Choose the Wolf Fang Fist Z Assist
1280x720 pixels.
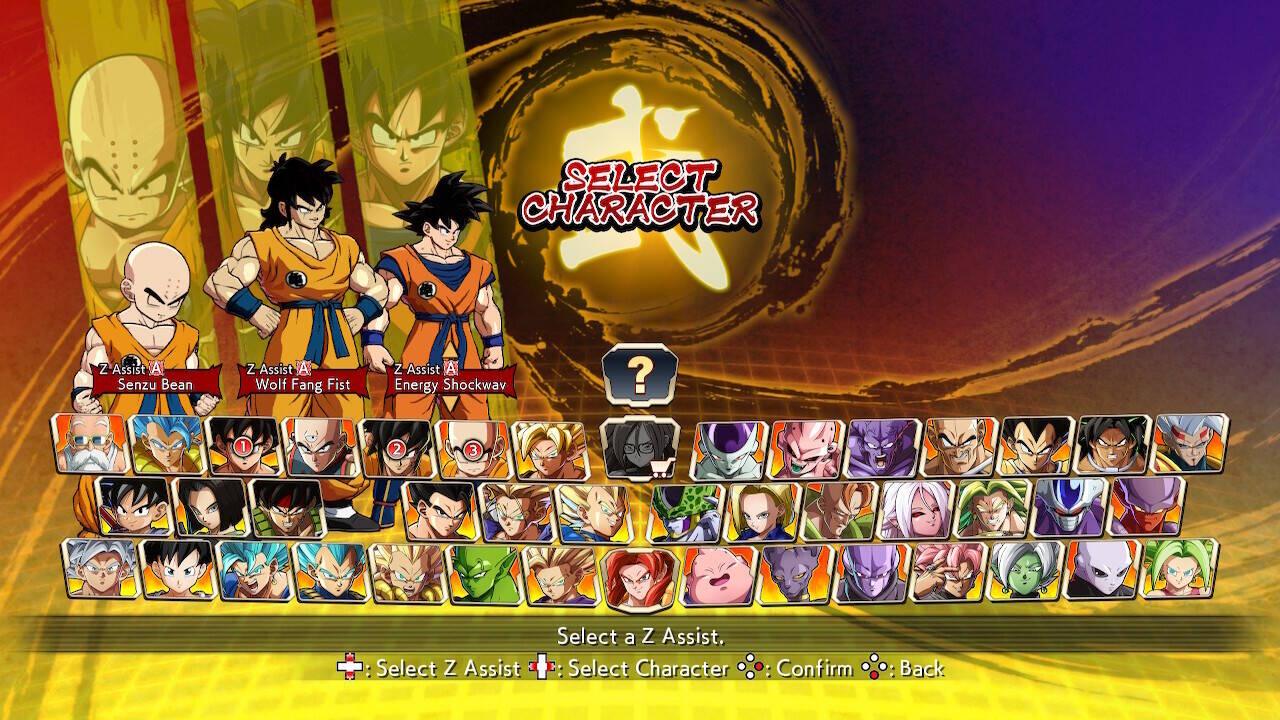(302, 378)
